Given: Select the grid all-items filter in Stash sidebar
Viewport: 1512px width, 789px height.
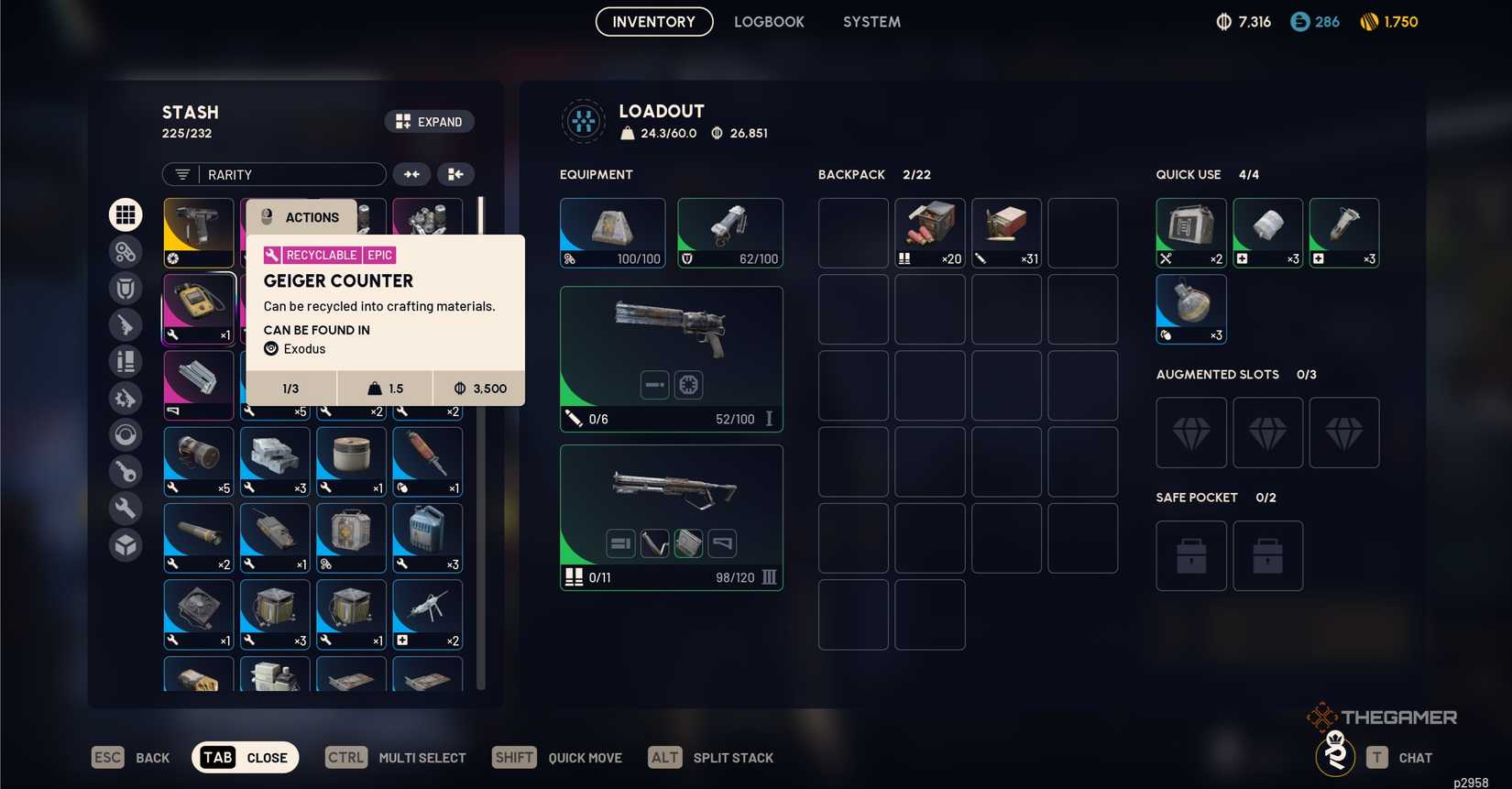Looking at the screenshot, I should coord(126,214).
